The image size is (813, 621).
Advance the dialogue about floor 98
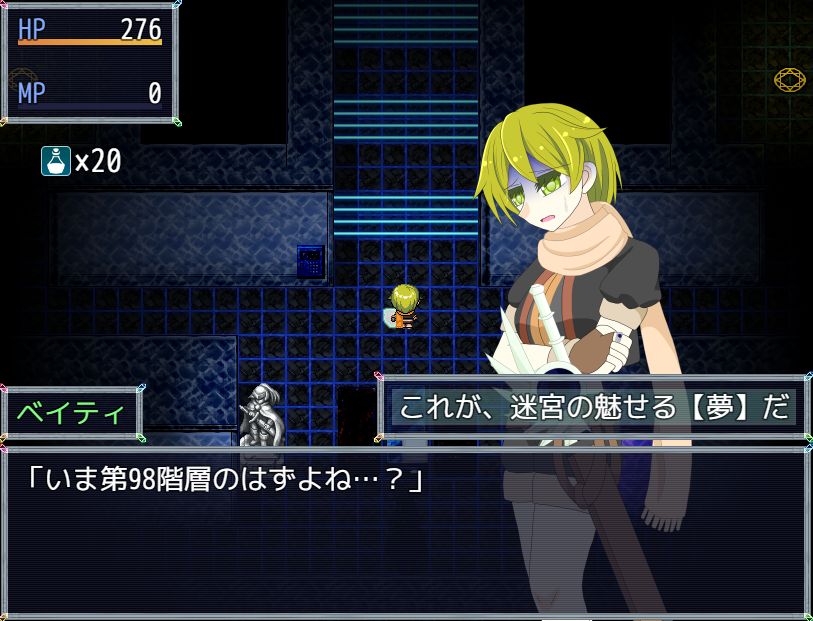coord(405,532)
